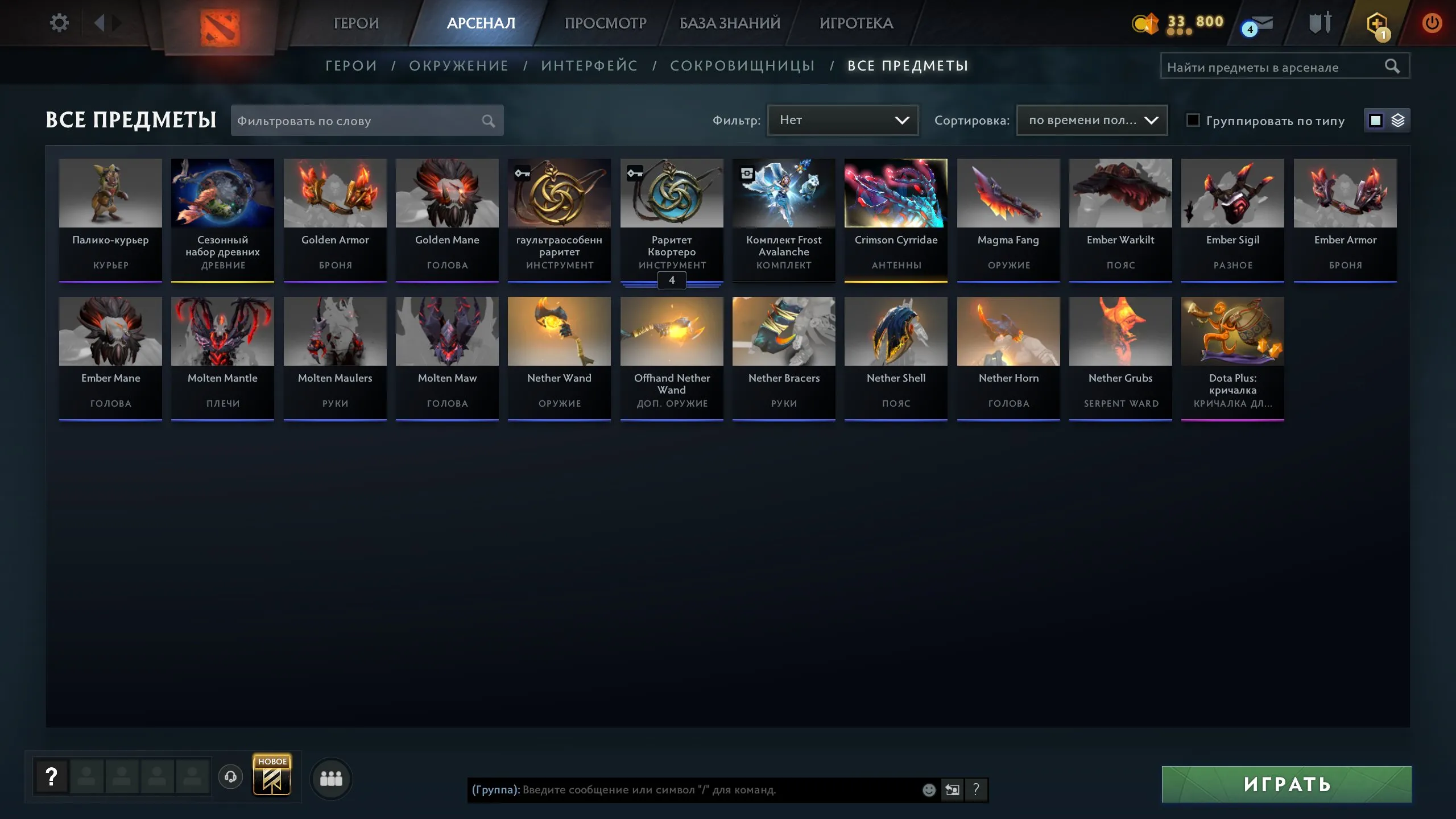Viewport: 1456px width, 819px height.
Task: Select the Crimson Cyrridae item thumbnail
Action: (x=896, y=193)
